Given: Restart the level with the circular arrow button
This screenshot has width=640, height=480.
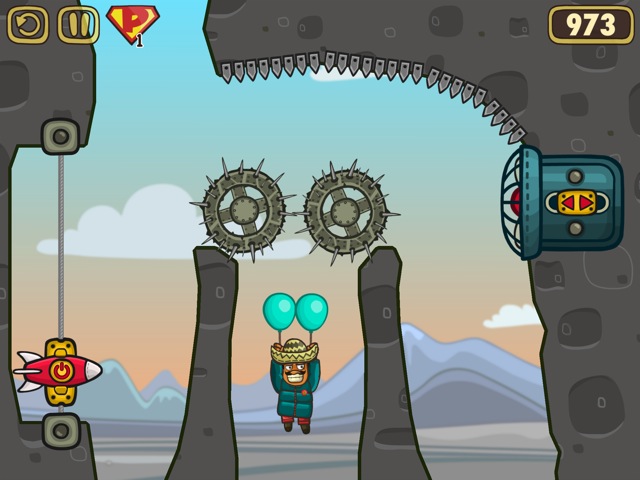Looking at the screenshot, I should (28, 24).
